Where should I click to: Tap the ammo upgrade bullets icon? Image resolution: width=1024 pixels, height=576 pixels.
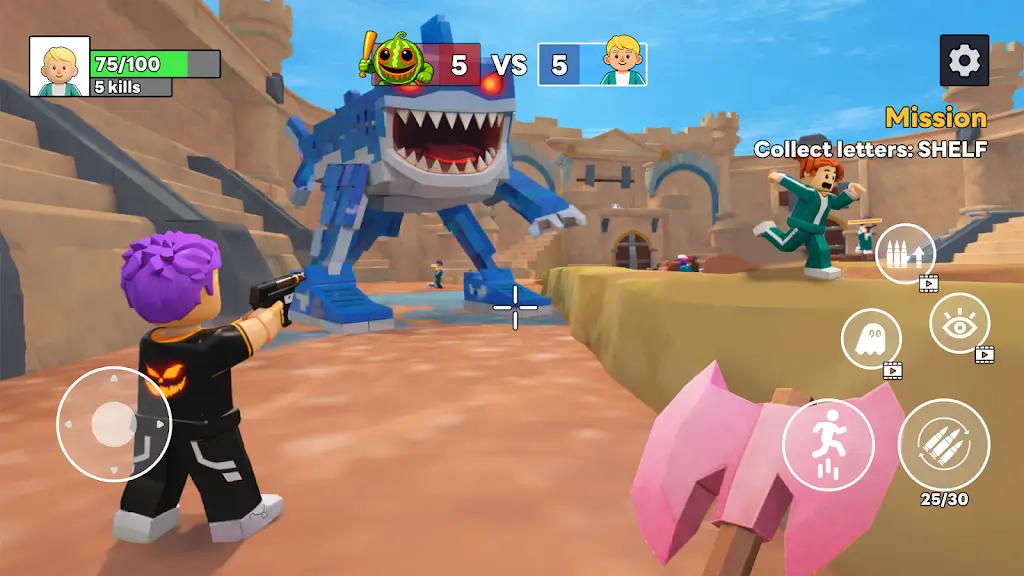click(905, 253)
